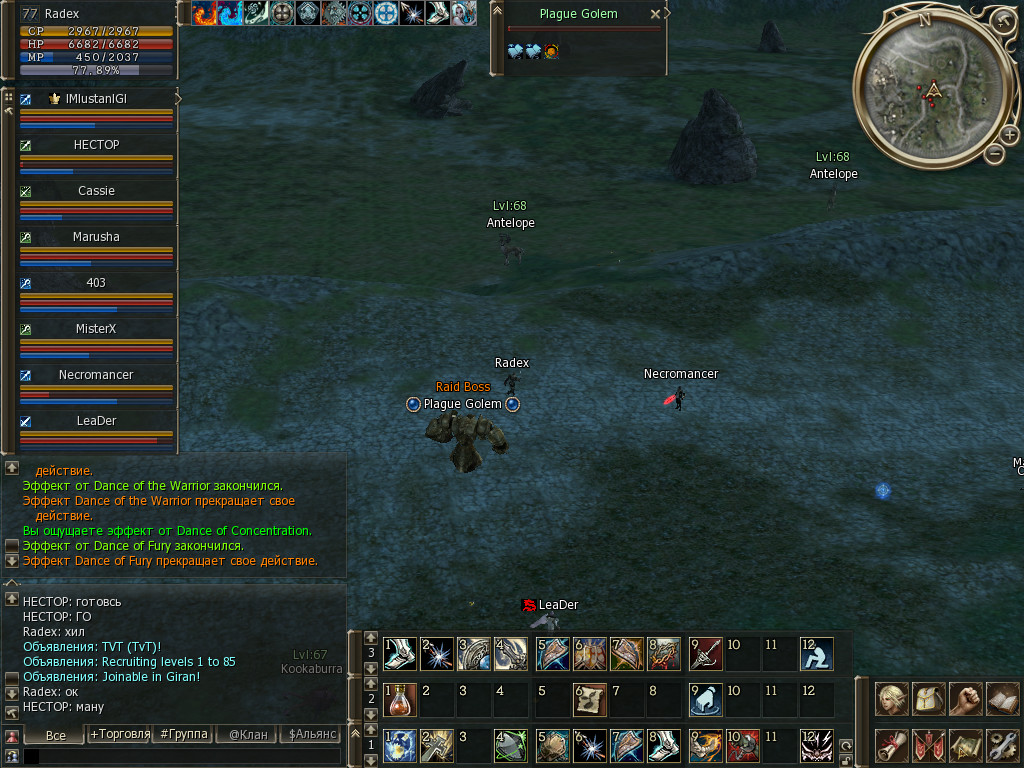Use the red potion in hotbar row 2
The image size is (1024, 768).
[x=399, y=699]
